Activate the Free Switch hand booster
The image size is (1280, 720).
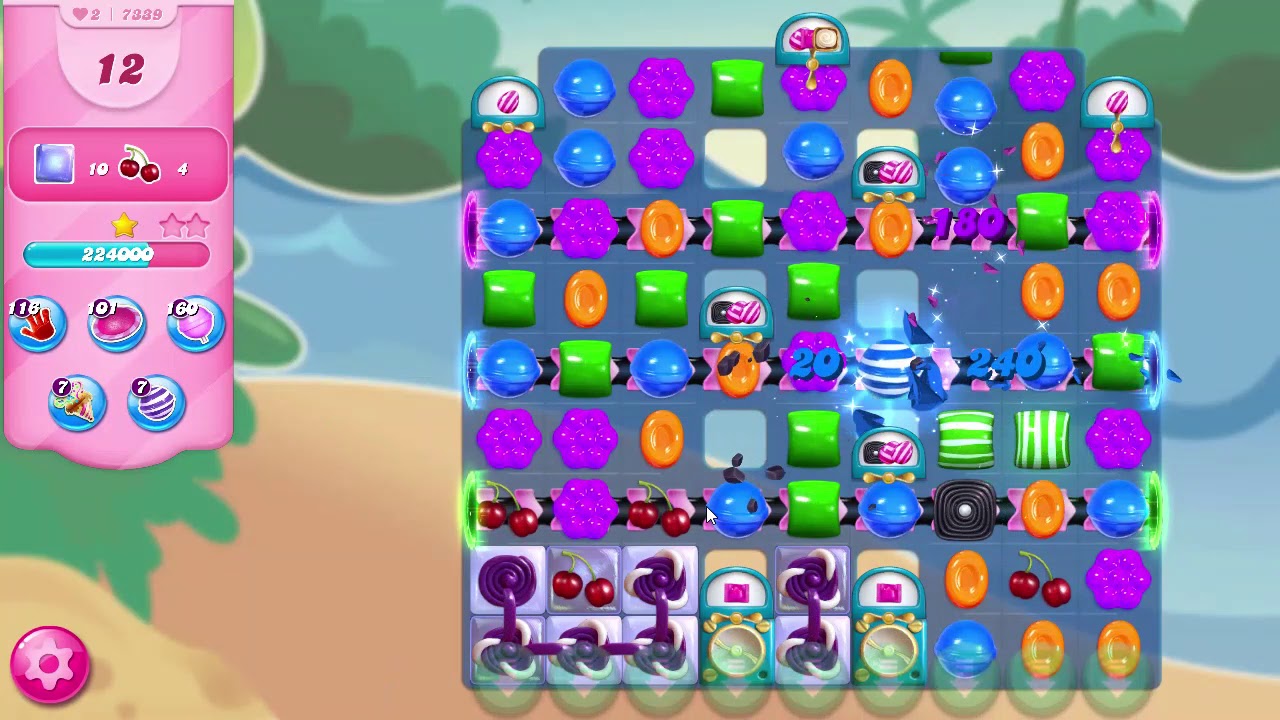tap(36, 322)
